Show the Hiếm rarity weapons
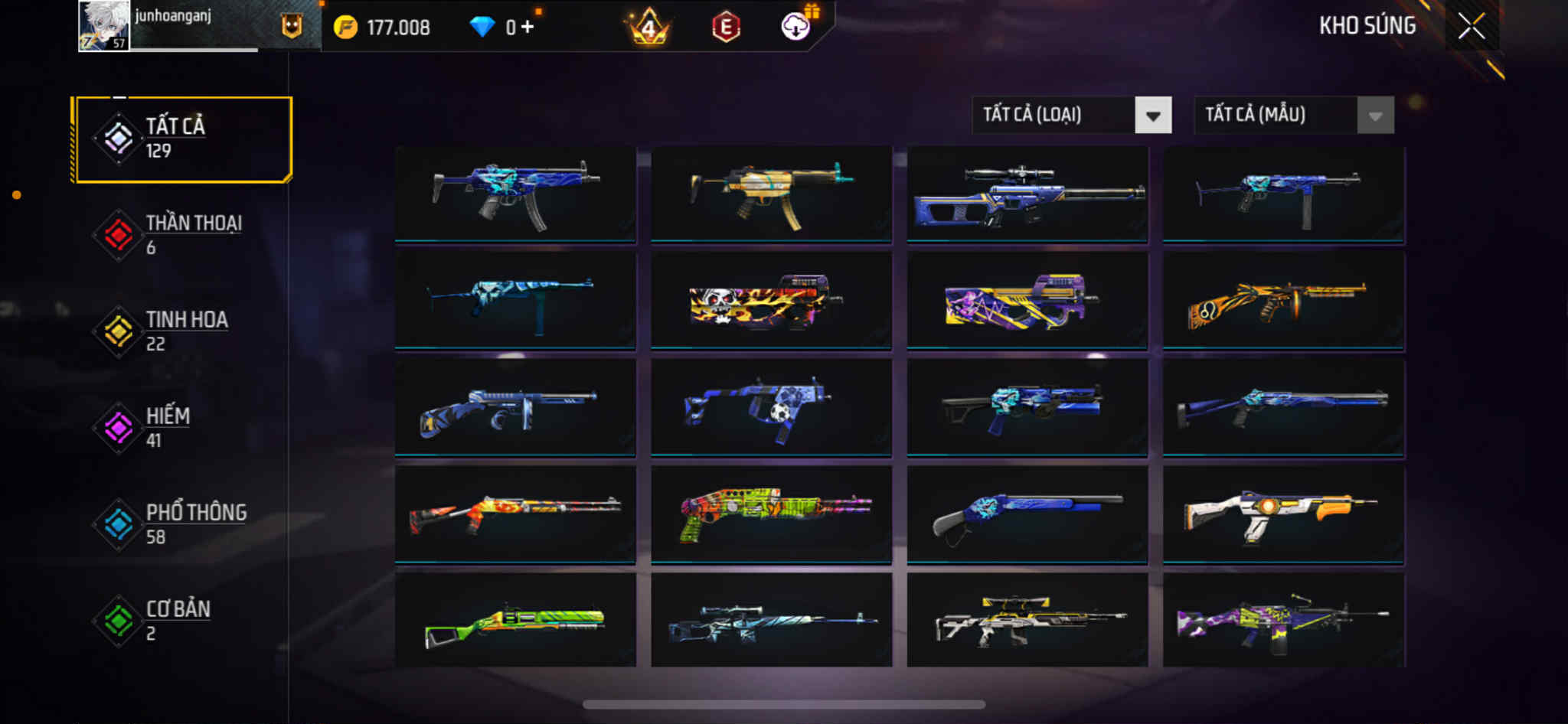This screenshot has width=1568, height=724. (x=183, y=428)
